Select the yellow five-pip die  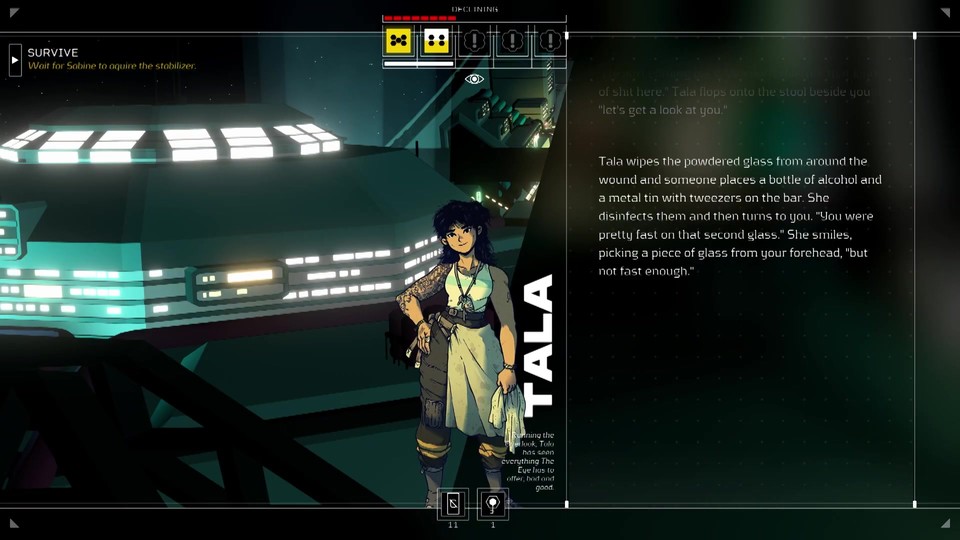click(399, 41)
